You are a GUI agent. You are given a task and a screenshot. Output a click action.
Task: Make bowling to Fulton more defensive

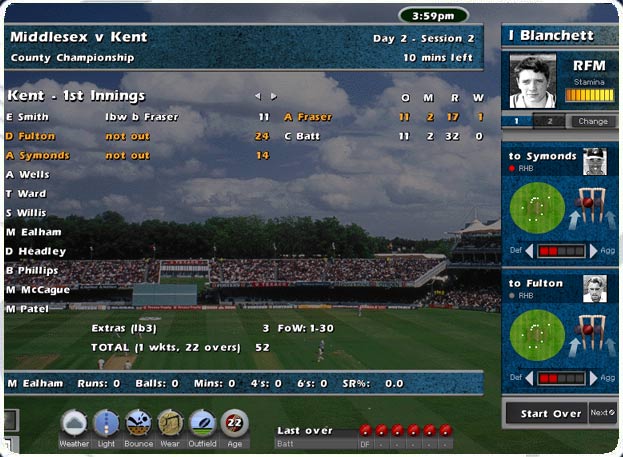(x=529, y=378)
